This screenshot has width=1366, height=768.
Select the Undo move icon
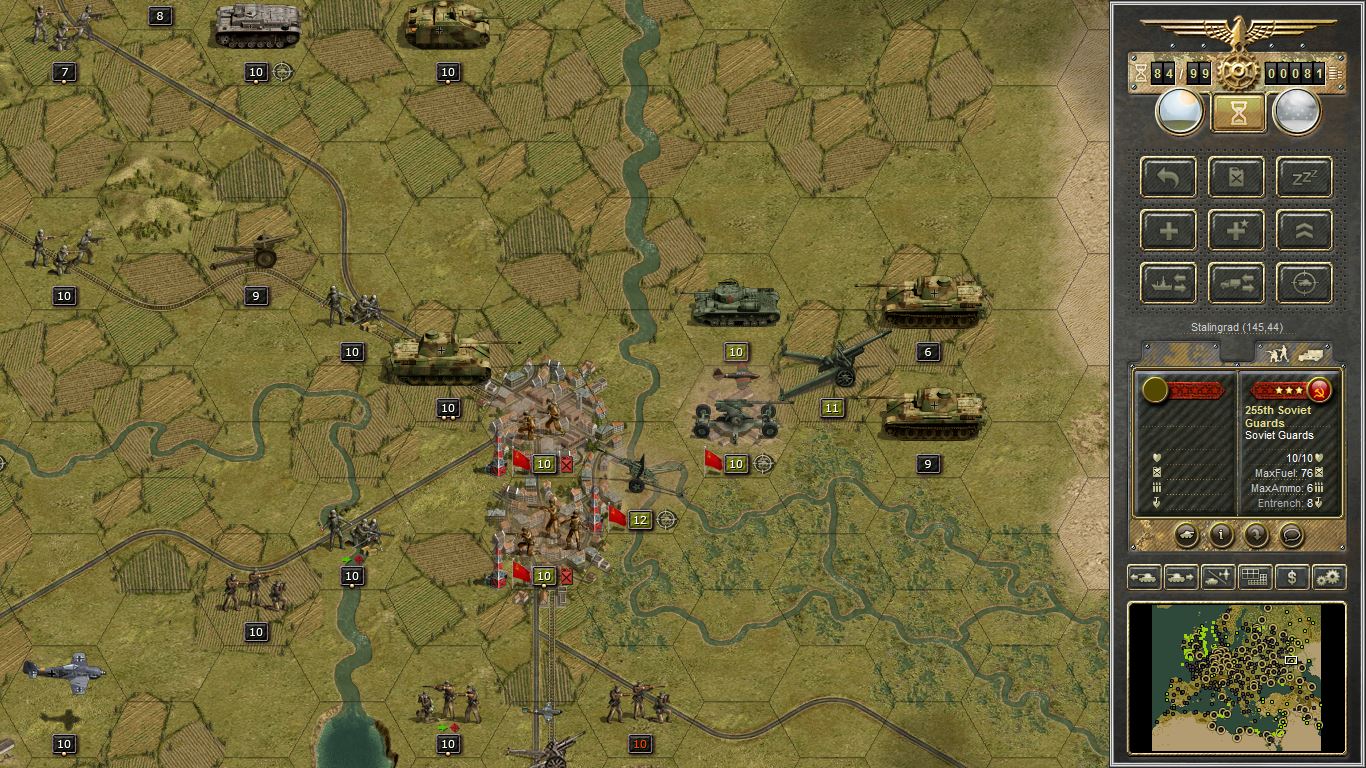point(1167,177)
